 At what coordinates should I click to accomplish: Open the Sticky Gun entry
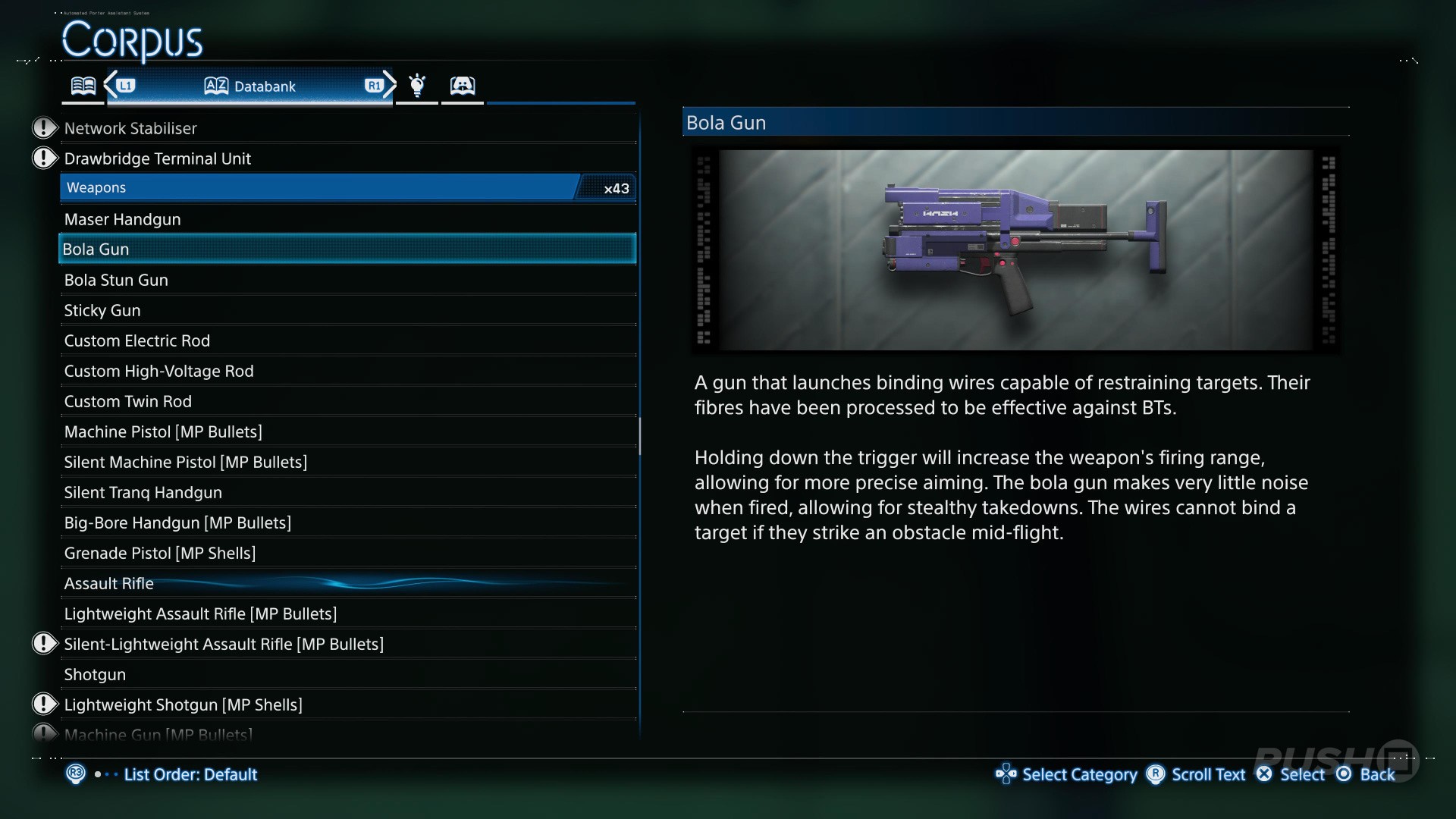(x=102, y=310)
